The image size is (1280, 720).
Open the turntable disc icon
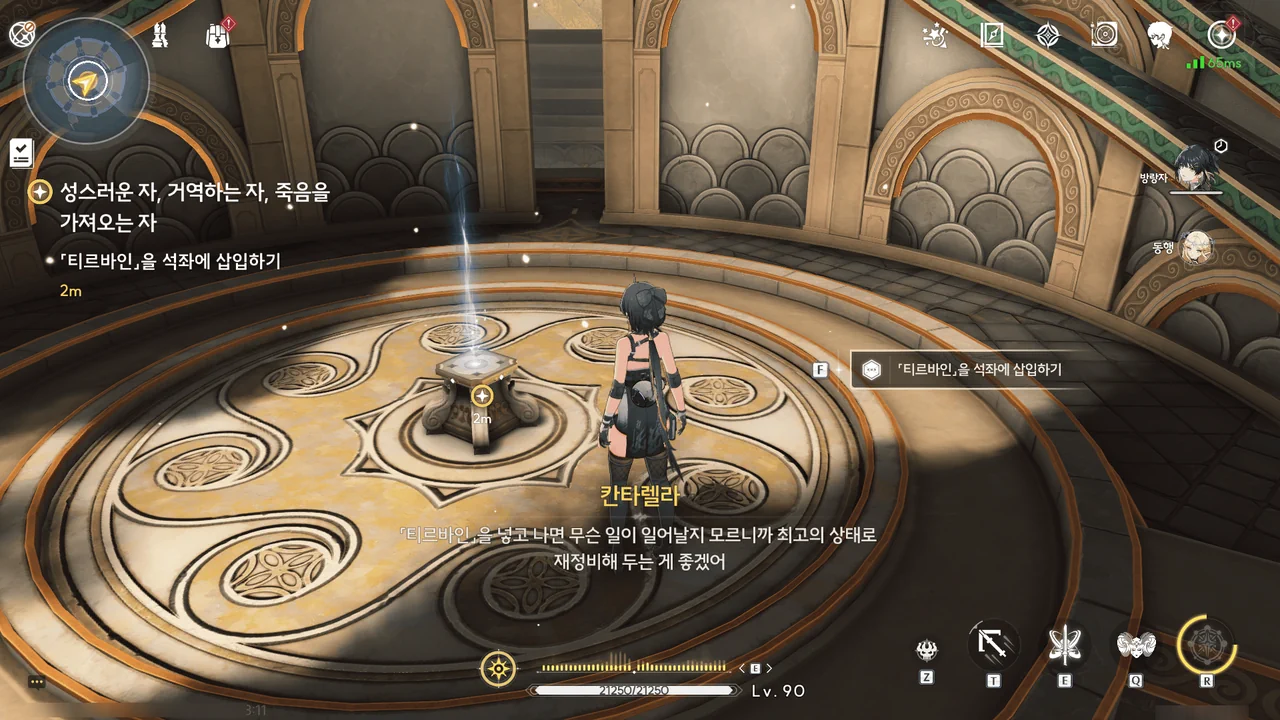(x=1104, y=36)
